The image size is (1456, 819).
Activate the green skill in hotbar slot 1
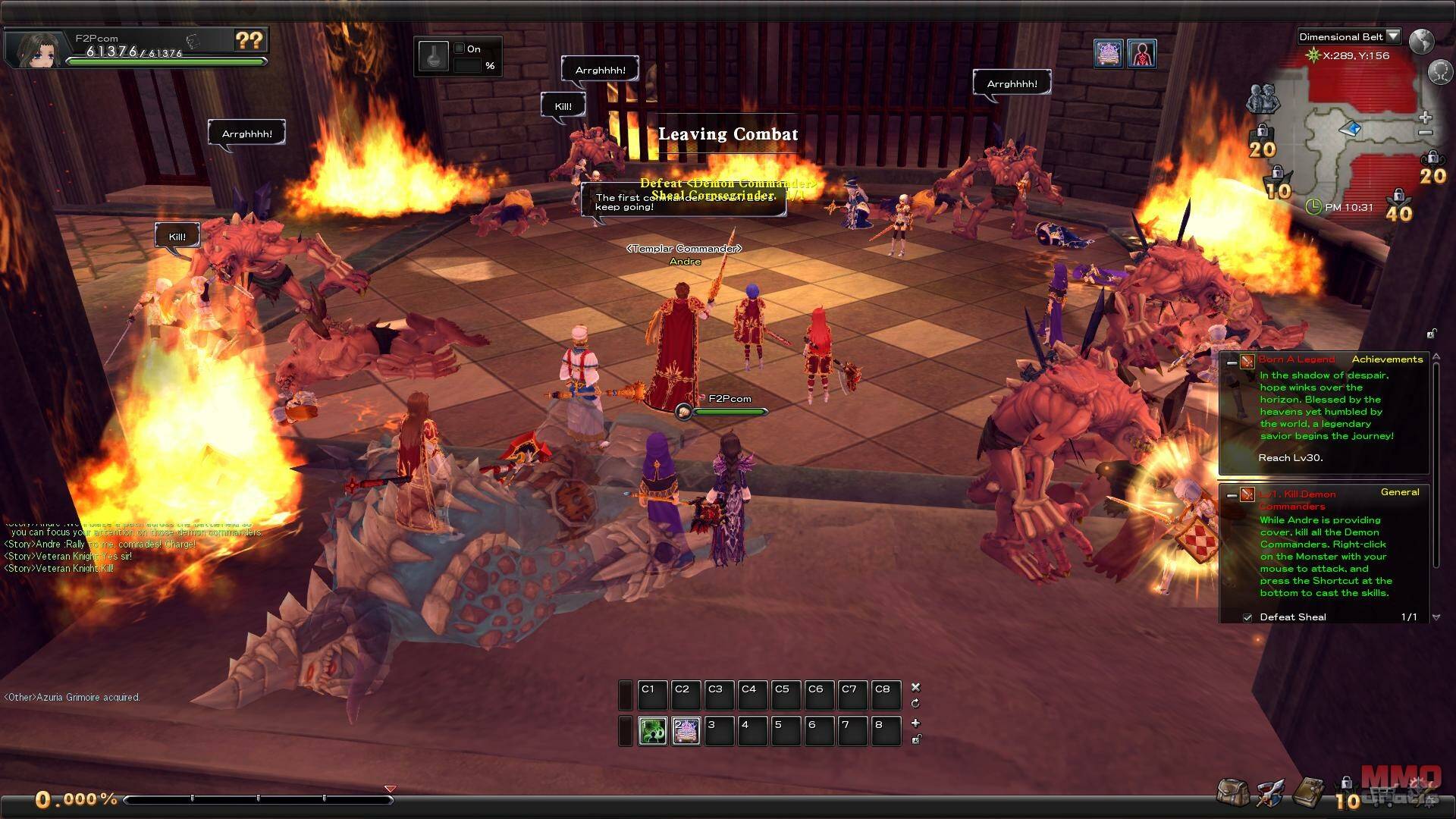pyautogui.click(x=652, y=731)
